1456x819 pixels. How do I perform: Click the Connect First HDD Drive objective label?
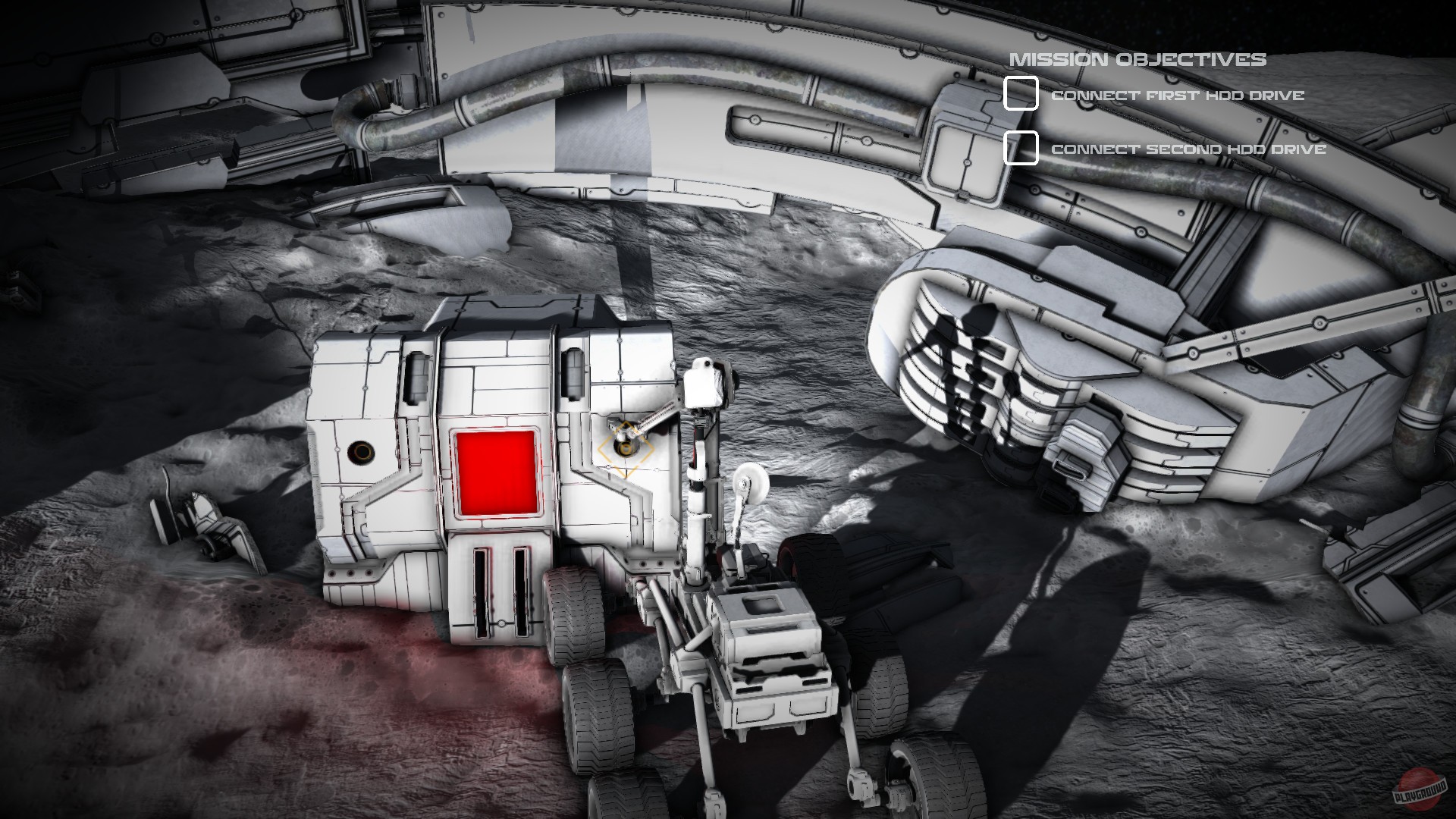coord(1178,96)
